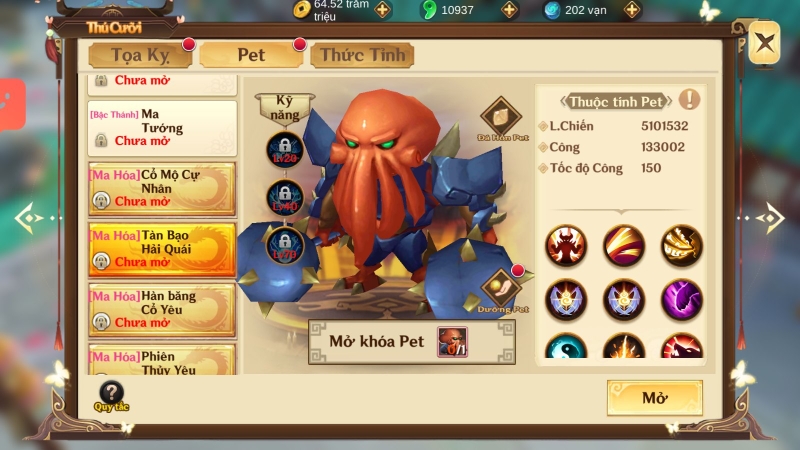Screen dimensions: 800x450
Task: Select the red demon silhouette skill icon
Action: coord(566,245)
